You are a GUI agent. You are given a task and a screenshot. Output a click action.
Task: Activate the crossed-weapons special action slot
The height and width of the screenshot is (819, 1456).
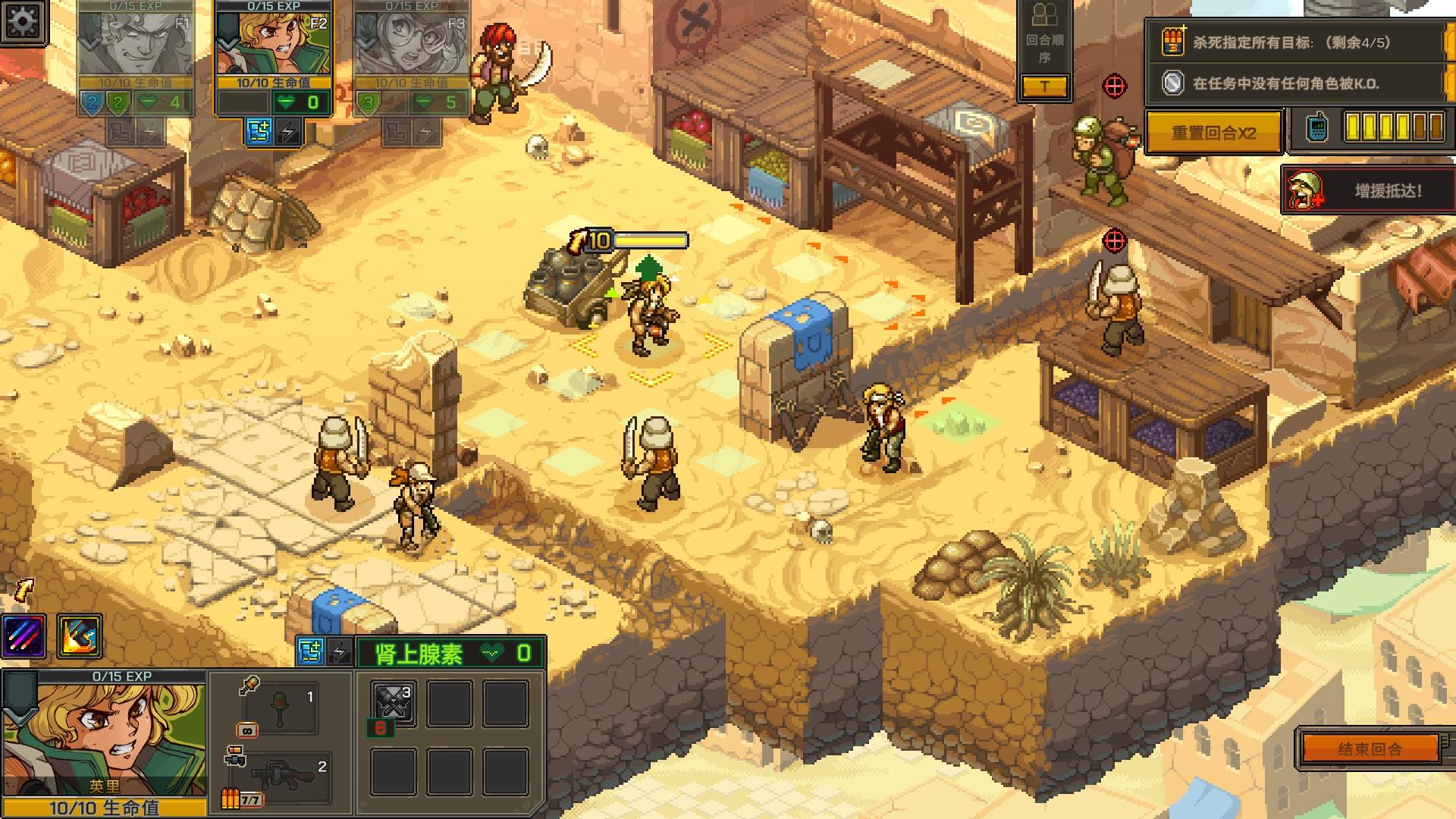pyautogui.click(x=394, y=702)
